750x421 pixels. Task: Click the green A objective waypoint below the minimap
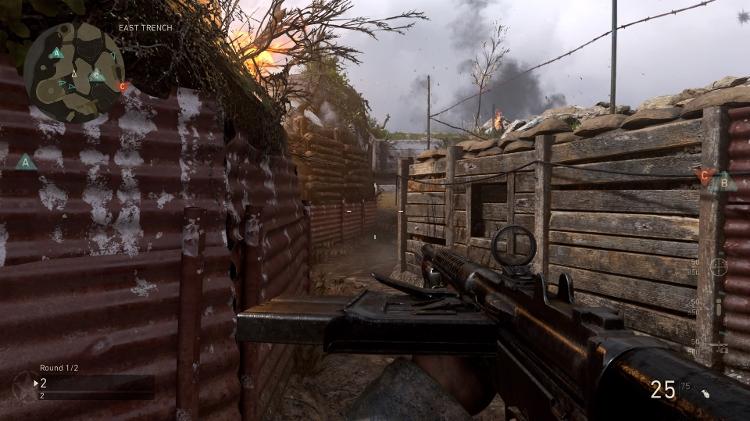click(x=26, y=162)
